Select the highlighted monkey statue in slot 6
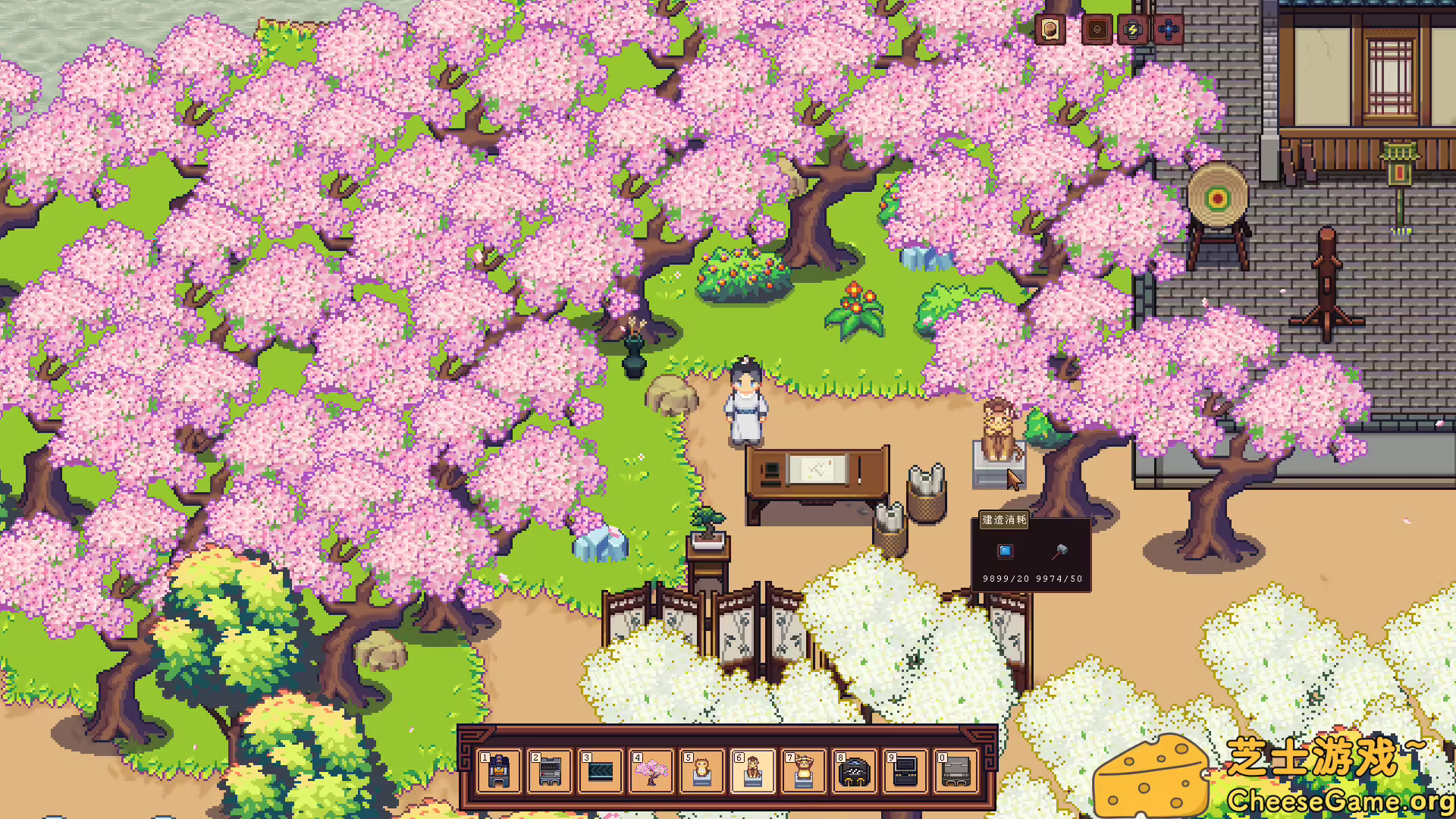 coord(754,773)
